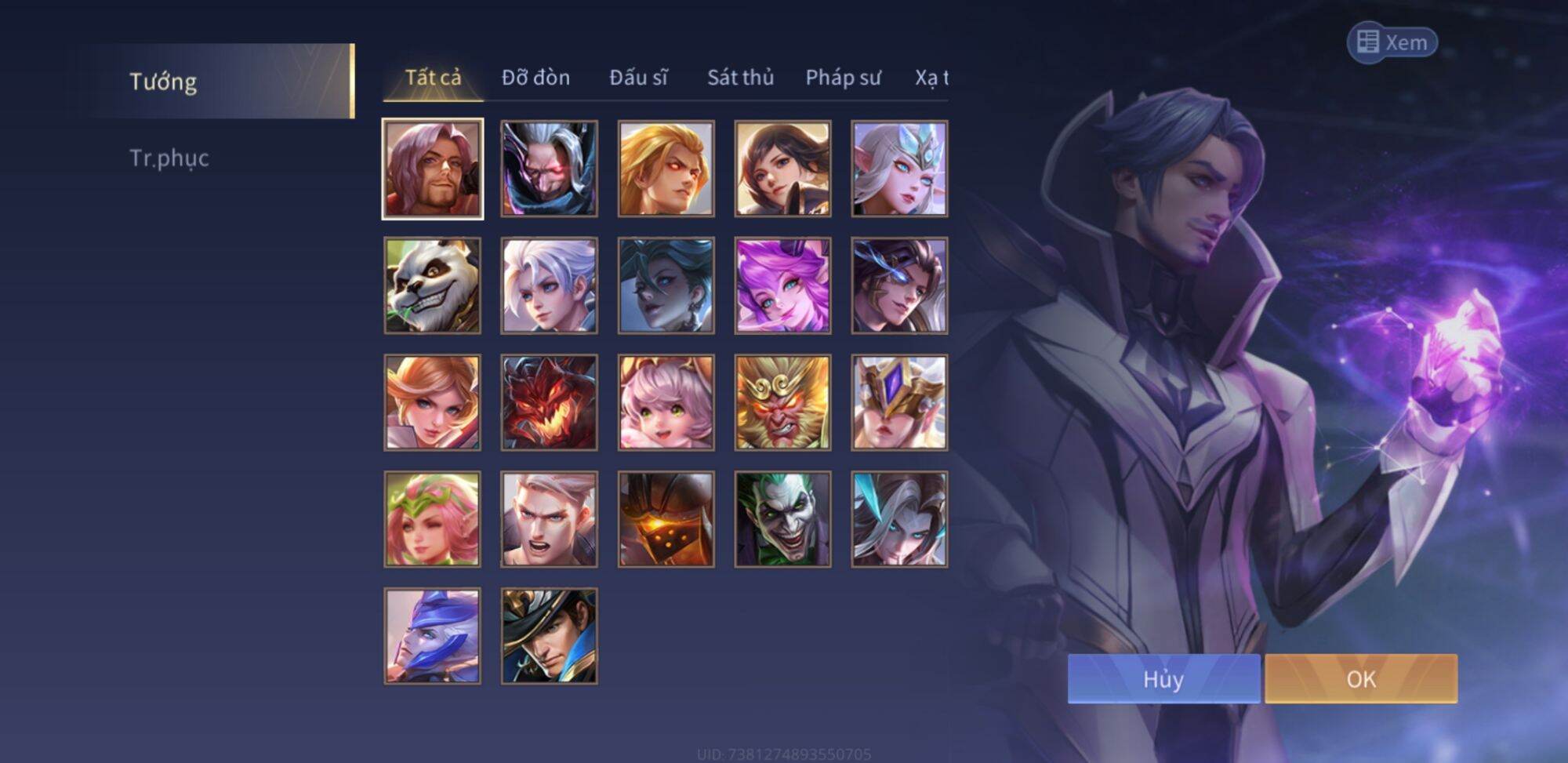Screen dimensions: 1568x763
Task: Choose the golden monkey king portrait
Action: 782,403
